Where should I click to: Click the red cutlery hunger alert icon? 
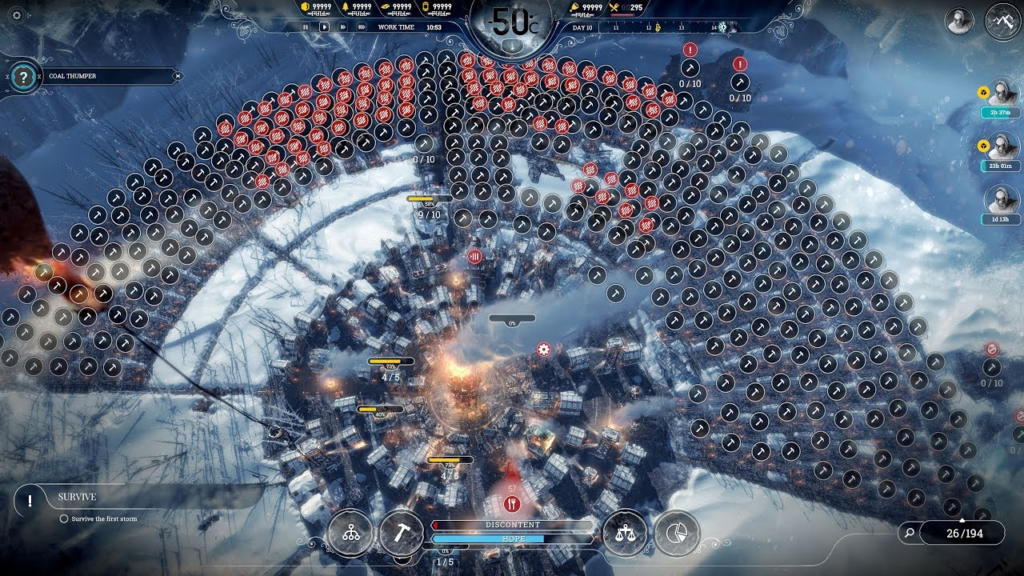pyautogui.click(x=512, y=504)
